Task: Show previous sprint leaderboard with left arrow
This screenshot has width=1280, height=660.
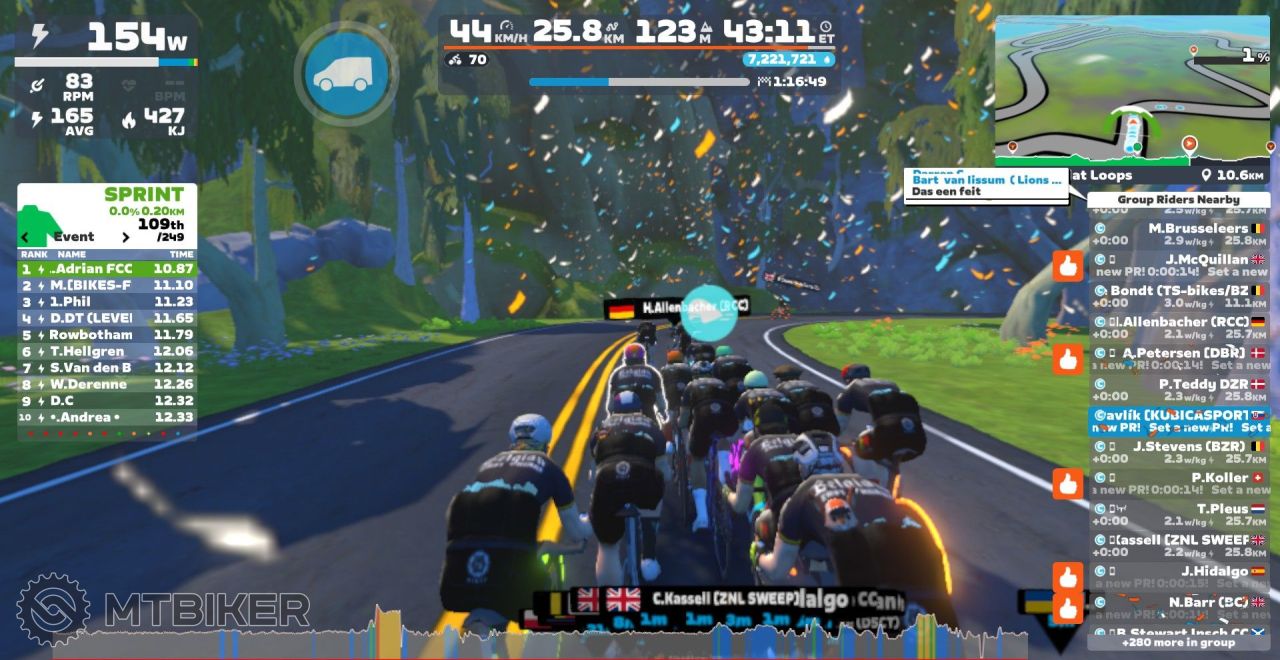Action: pyautogui.click(x=26, y=237)
